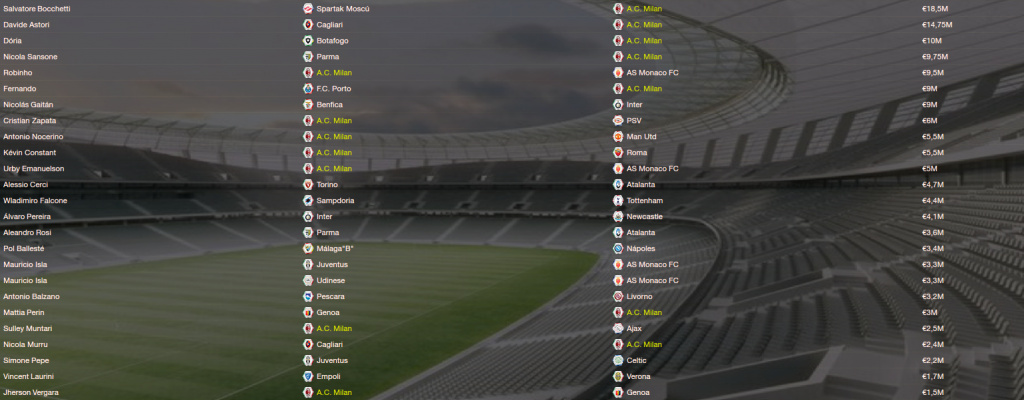Open the Tottenham club page
This screenshot has width=1024, height=400.
(x=645, y=200)
